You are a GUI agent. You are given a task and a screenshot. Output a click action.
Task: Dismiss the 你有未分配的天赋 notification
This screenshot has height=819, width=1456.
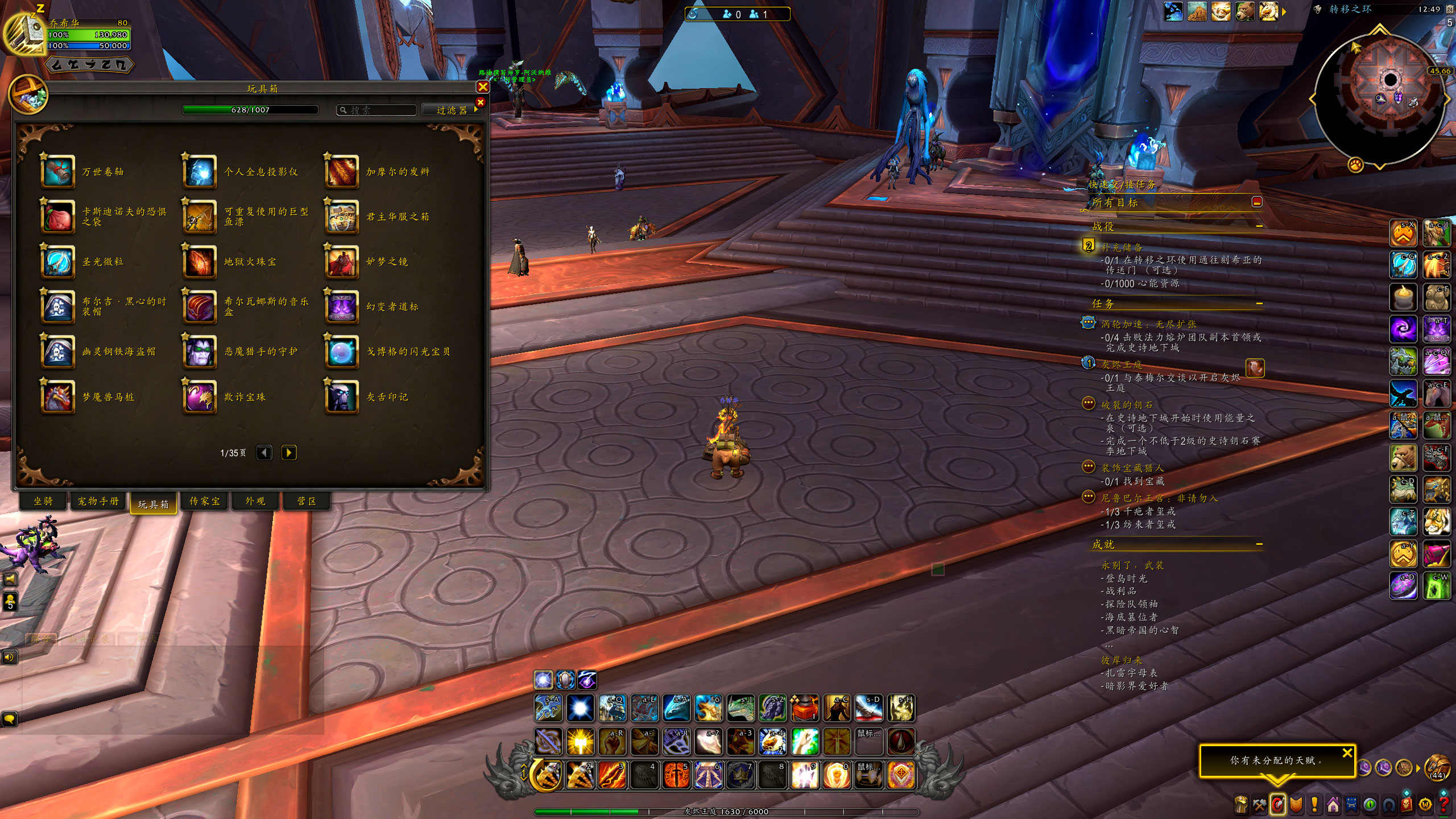(x=1347, y=753)
